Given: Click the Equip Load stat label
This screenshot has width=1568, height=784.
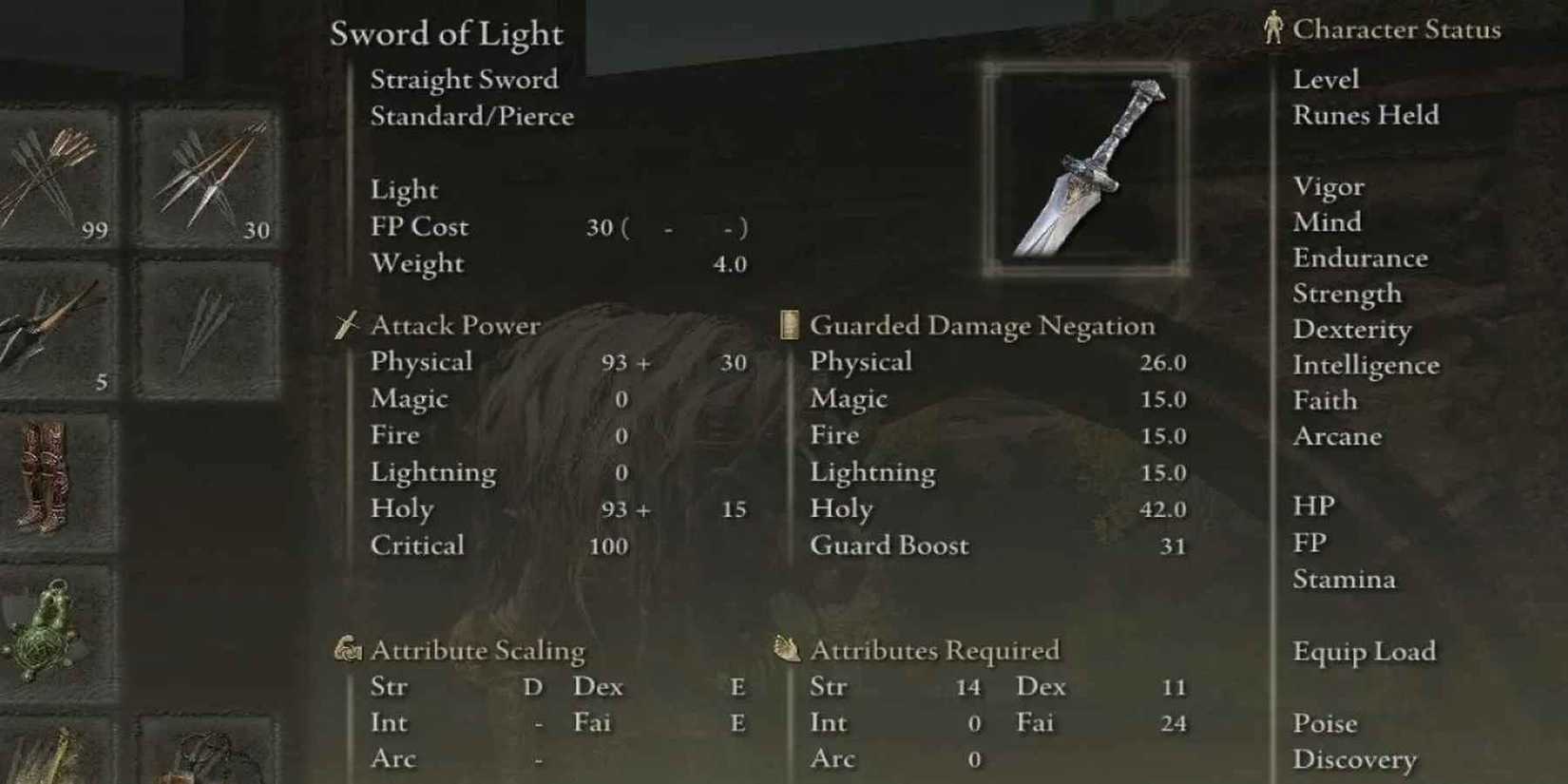Looking at the screenshot, I should coord(1364,652).
